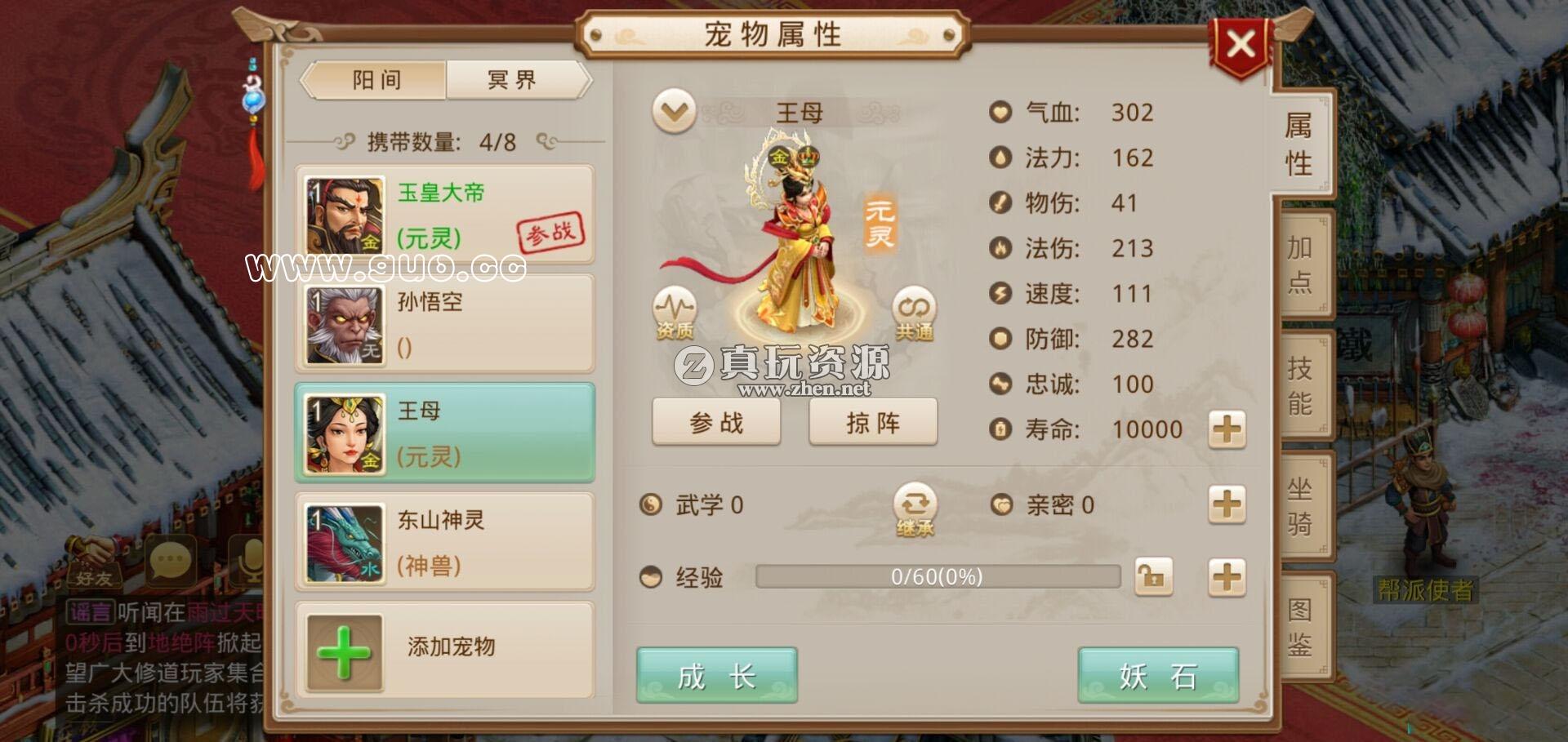
Task: Choose 孙悟空 from the pet list
Action: click(444, 324)
